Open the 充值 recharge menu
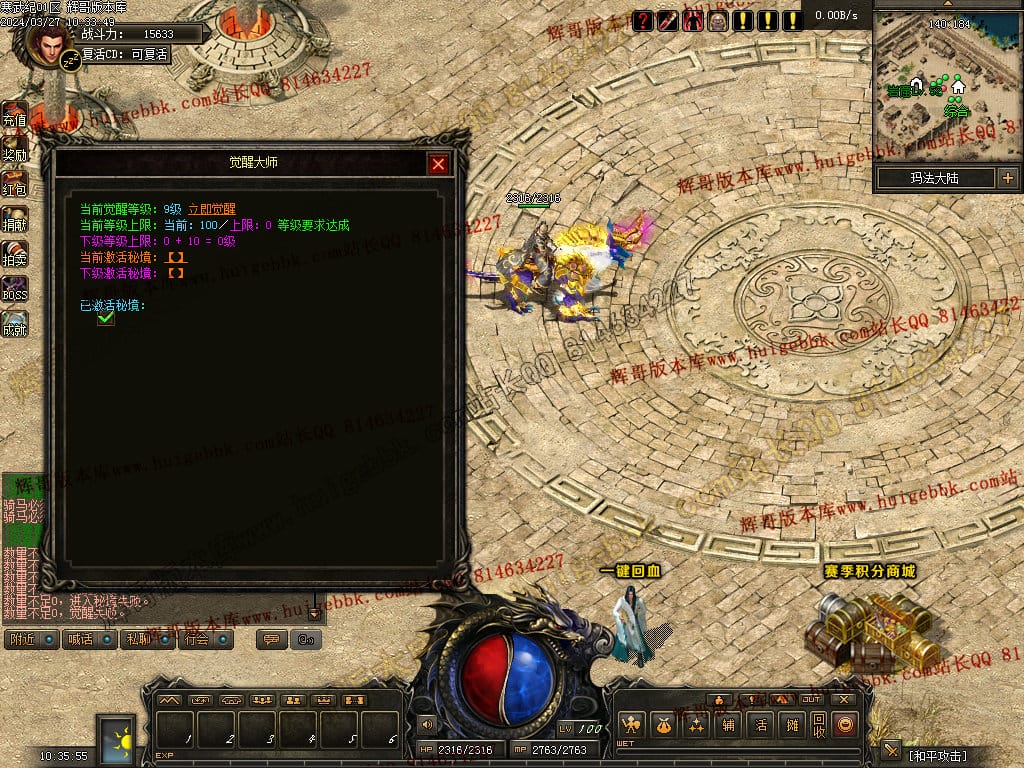This screenshot has height=768, width=1024. tap(14, 114)
